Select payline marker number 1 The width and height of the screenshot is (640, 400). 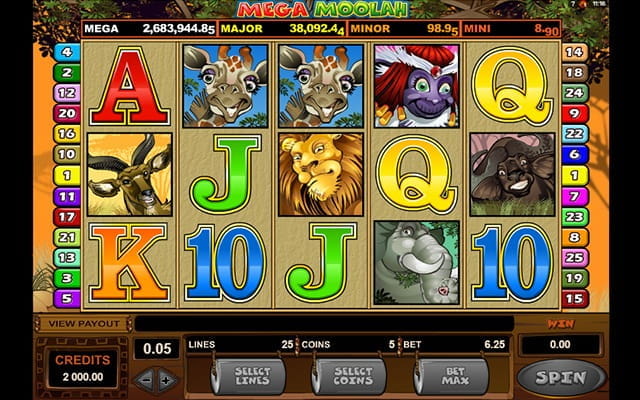click(68, 175)
